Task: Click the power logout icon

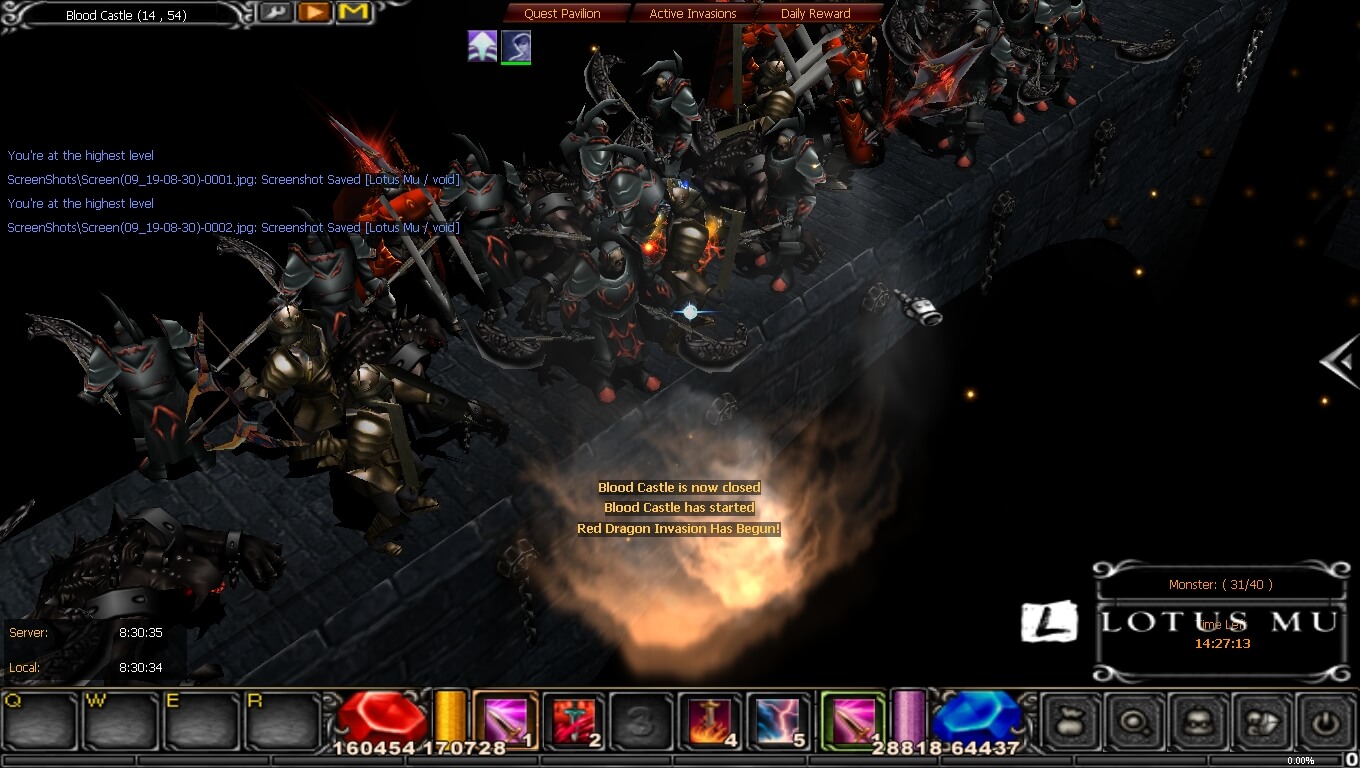Action: click(x=1327, y=720)
